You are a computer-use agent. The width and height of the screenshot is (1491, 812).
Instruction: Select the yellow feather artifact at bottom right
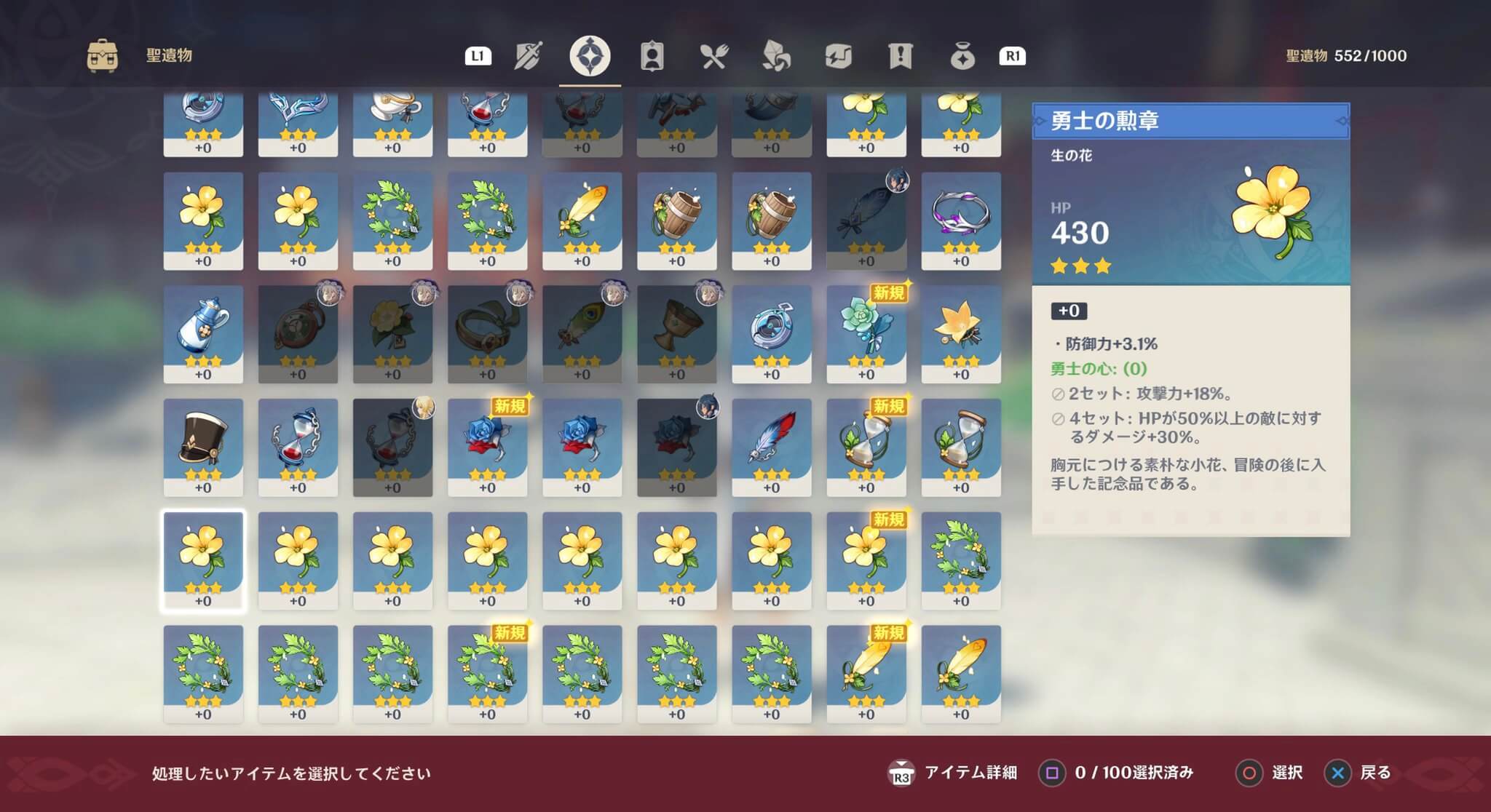[x=960, y=669]
